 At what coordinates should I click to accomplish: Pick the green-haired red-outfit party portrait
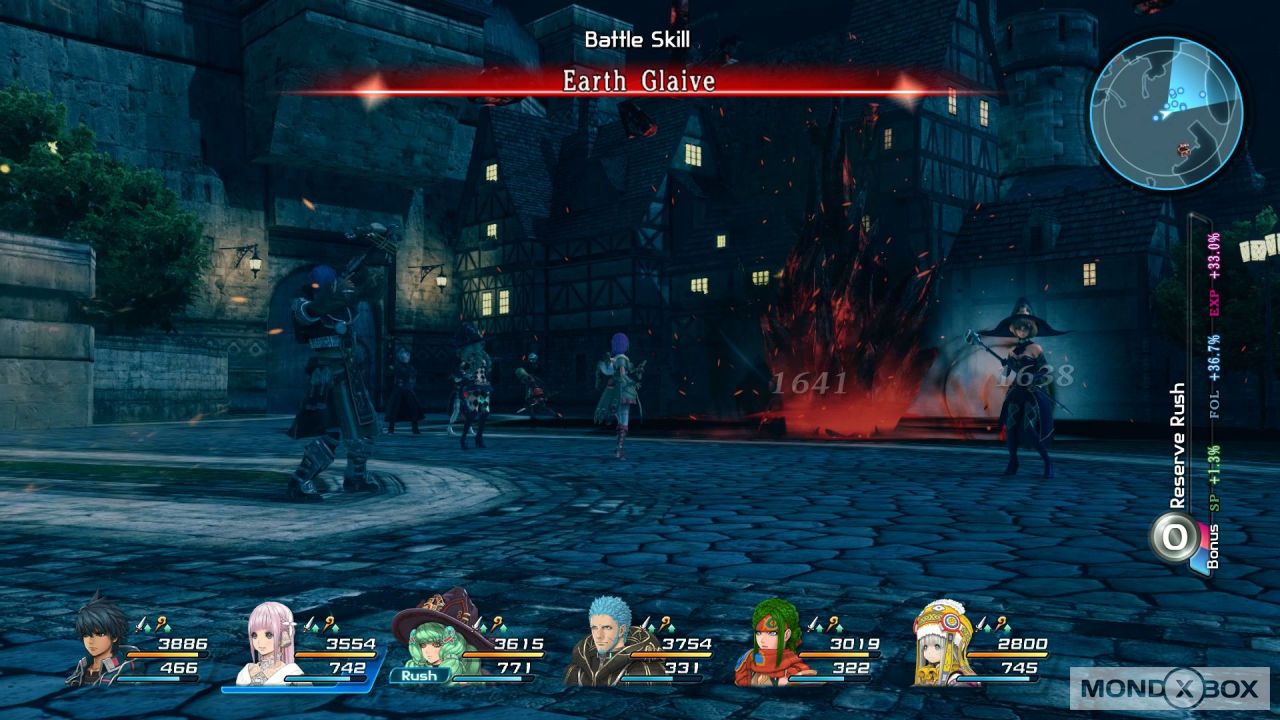coord(771,645)
